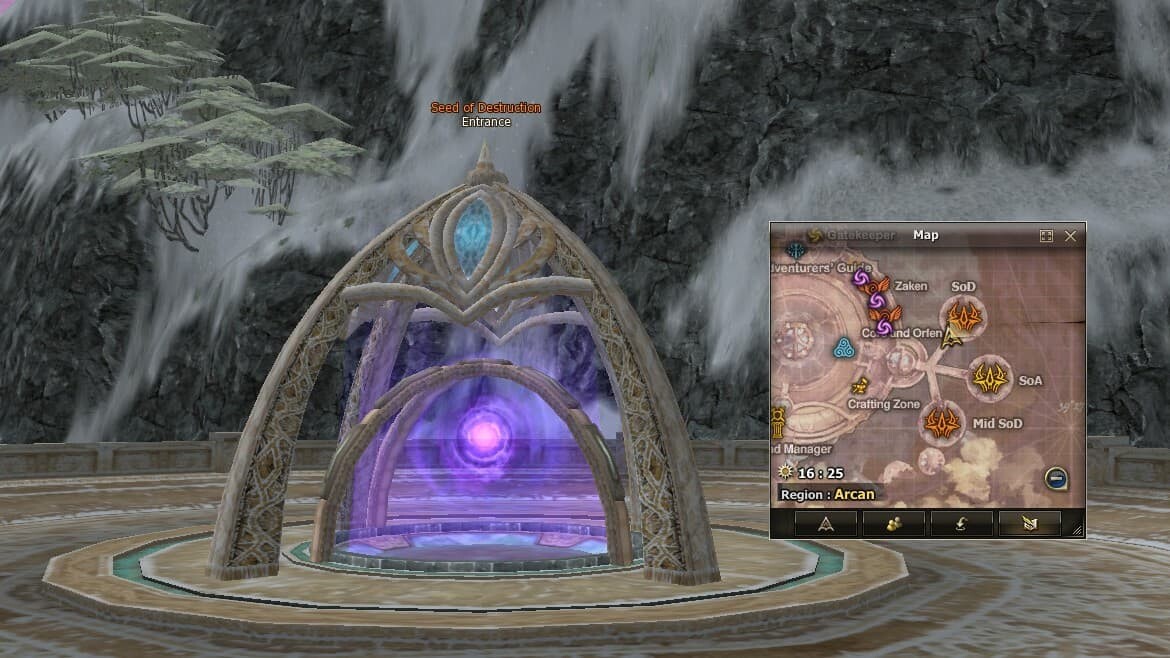Maximize the Map window
The height and width of the screenshot is (658, 1170).
point(1046,236)
